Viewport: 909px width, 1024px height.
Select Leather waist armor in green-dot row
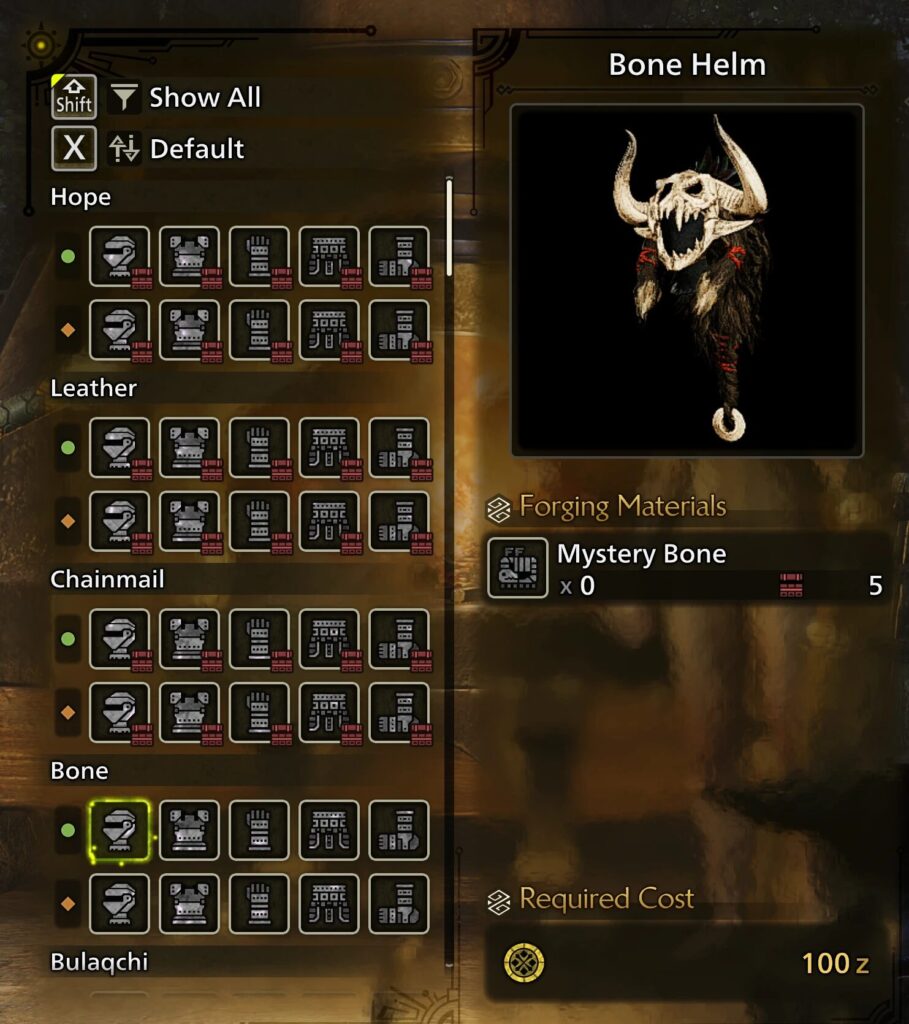click(x=330, y=447)
